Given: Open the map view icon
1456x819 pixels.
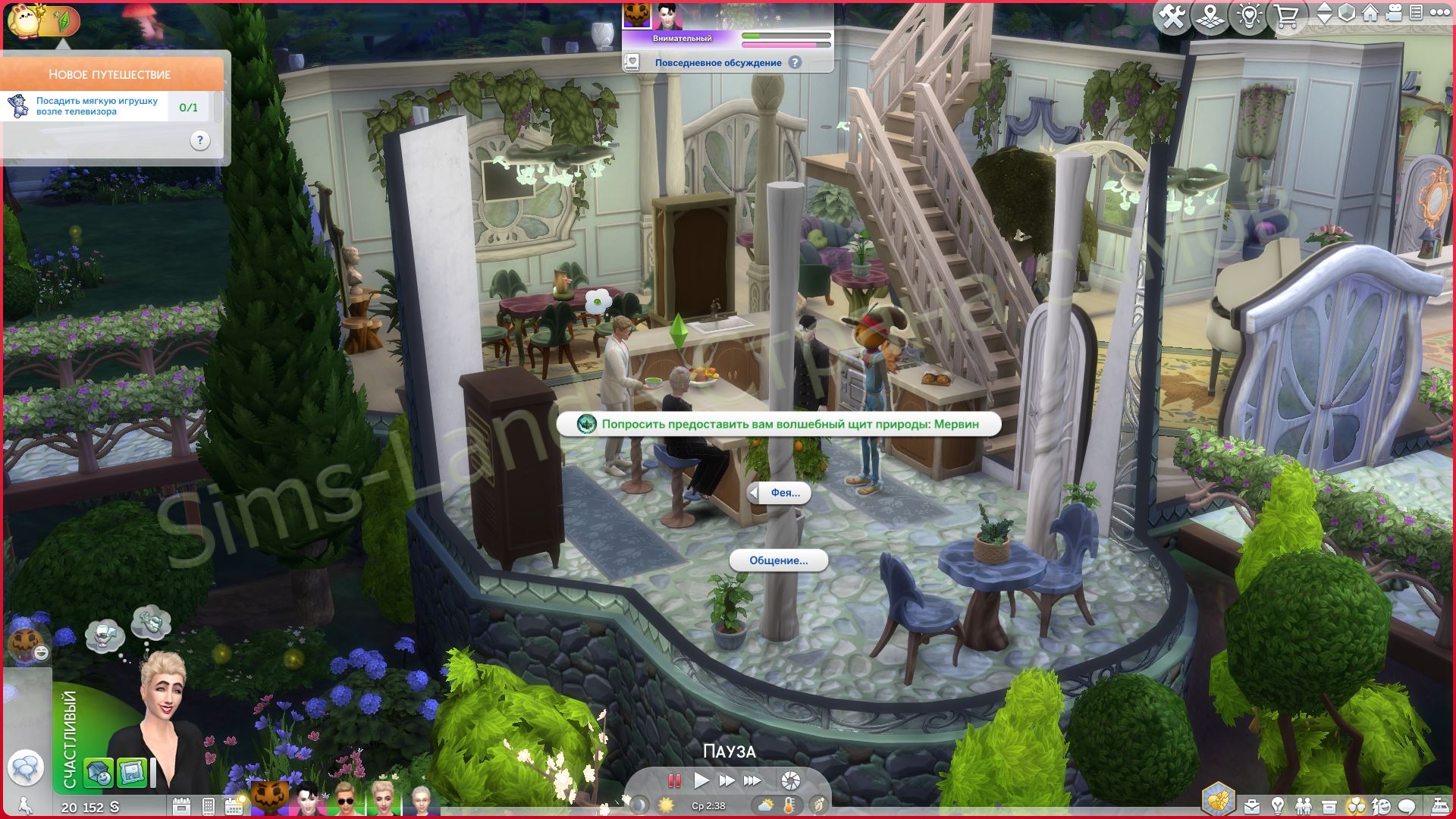Looking at the screenshot, I should pos(1210,17).
